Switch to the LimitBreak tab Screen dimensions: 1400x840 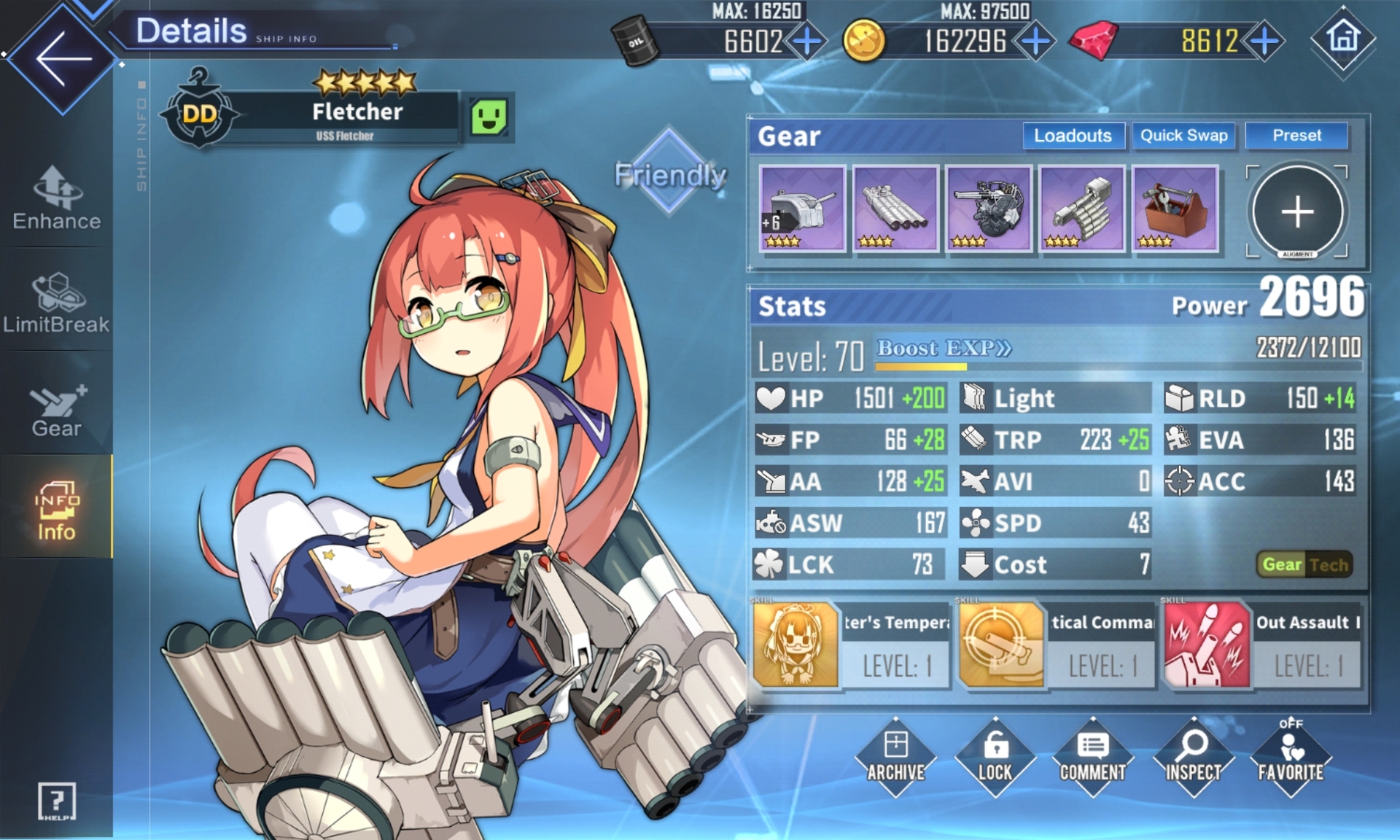coord(57,303)
